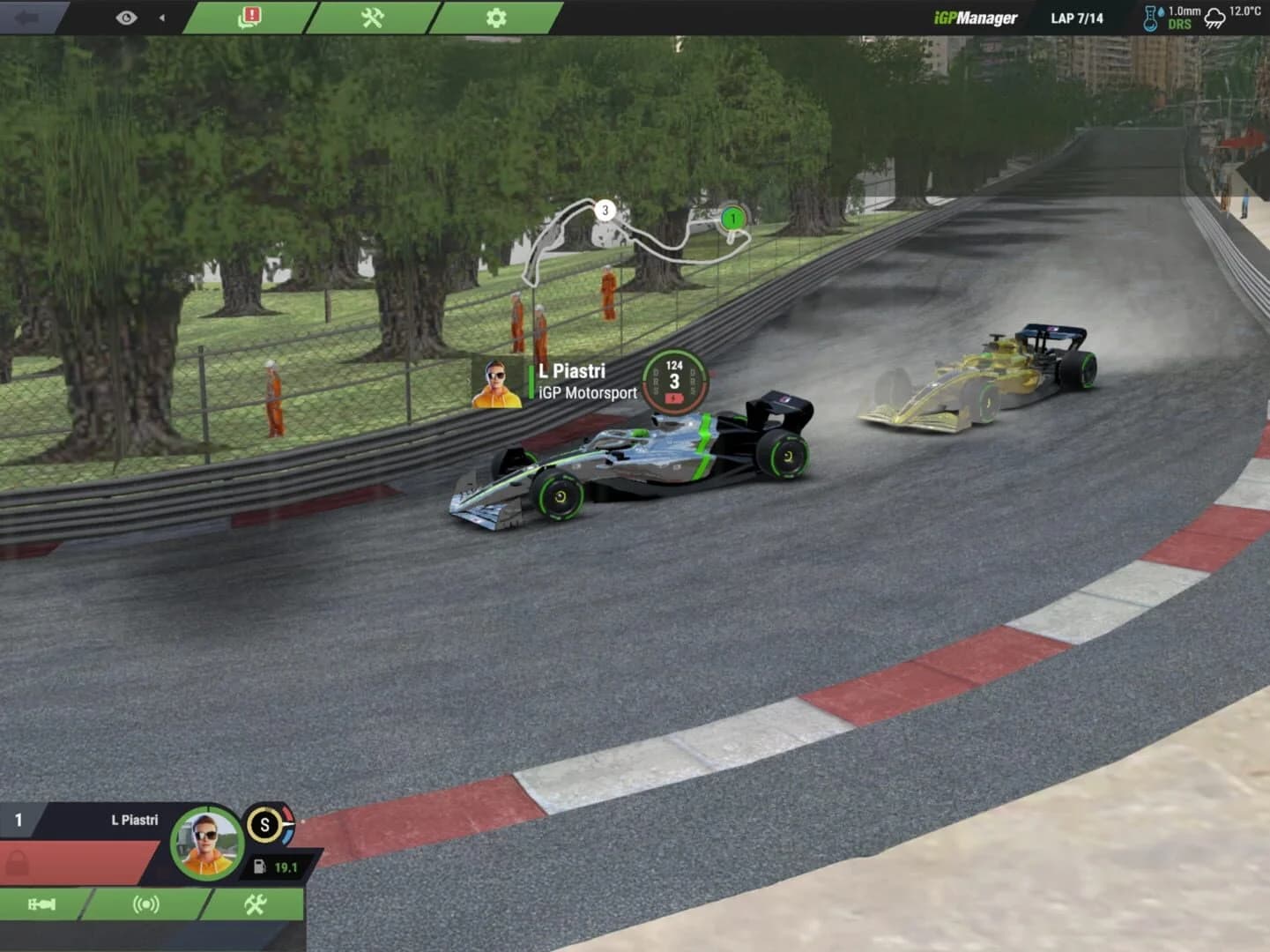This screenshot has width=1270, height=952.
Task: Click the lock icon on the red bar
Action: [x=19, y=860]
